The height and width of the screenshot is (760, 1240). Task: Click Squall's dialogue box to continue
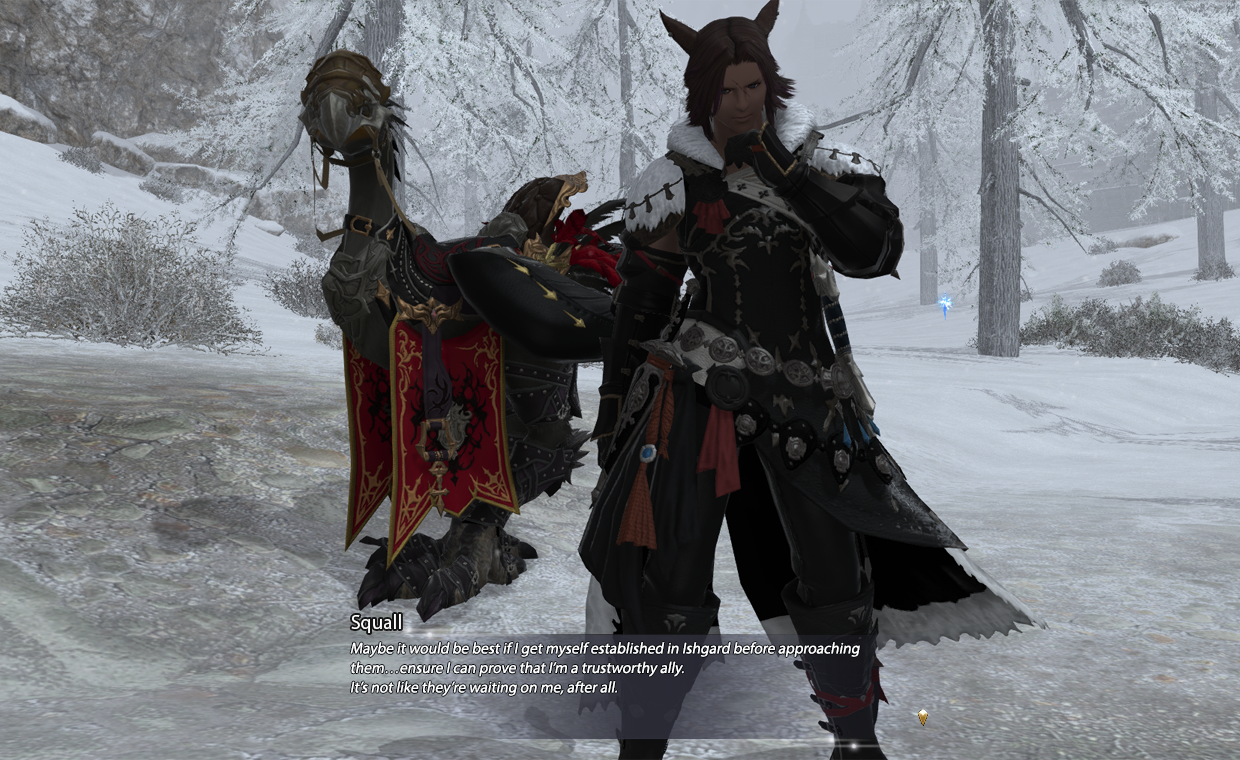604,668
